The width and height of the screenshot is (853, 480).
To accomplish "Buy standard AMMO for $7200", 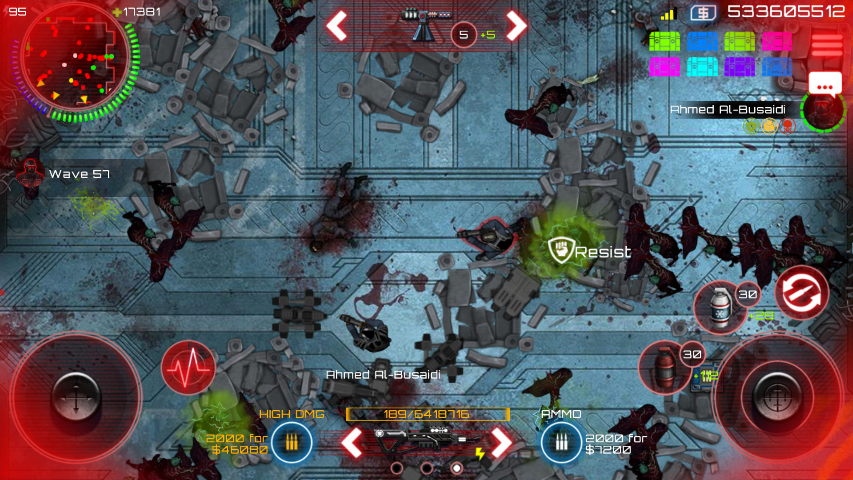I will 559,440.
